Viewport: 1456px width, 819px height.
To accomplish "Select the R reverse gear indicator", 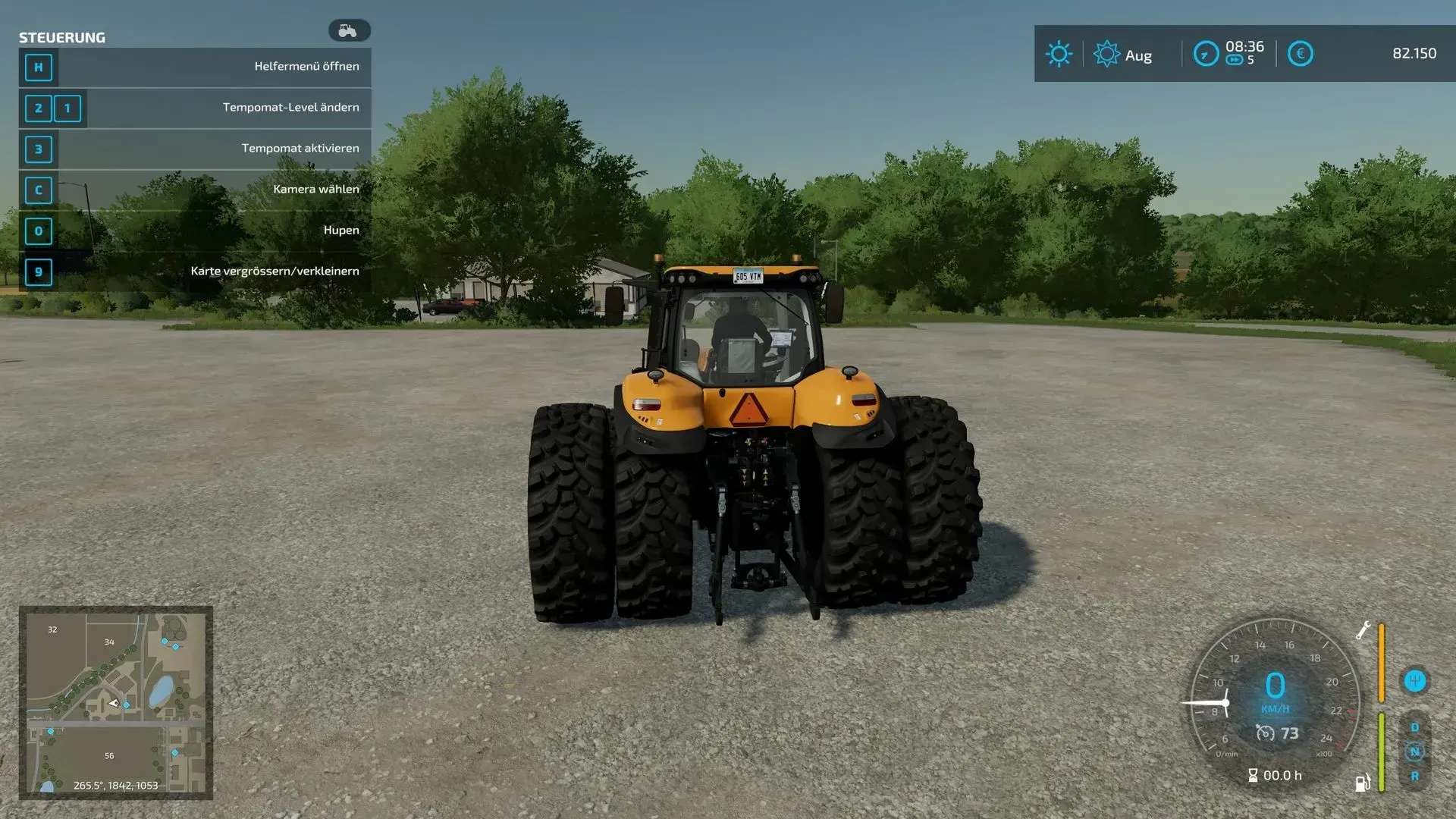I will (x=1414, y=777).
